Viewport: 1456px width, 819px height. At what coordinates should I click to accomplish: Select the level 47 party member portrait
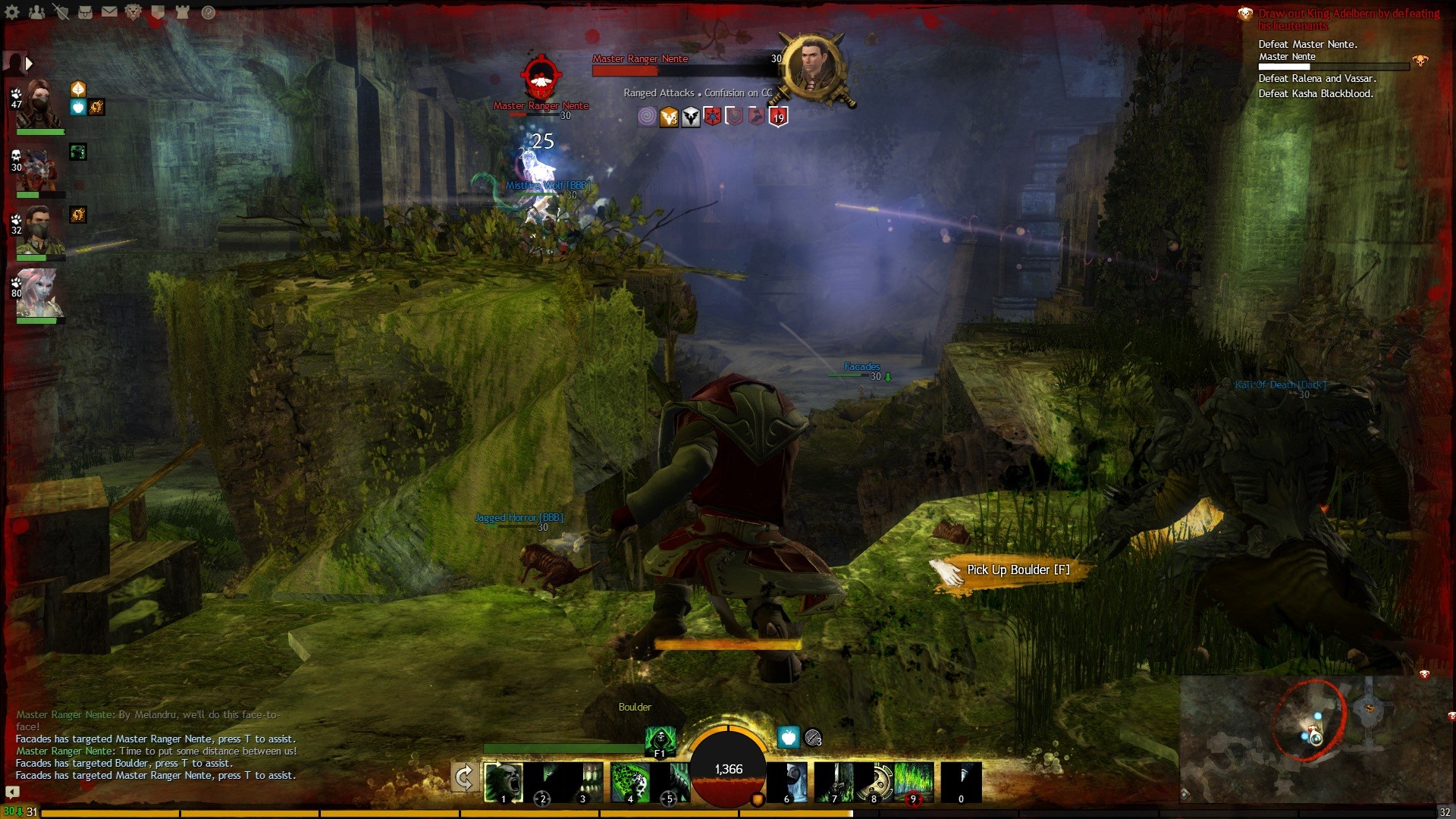coord(39,105)
